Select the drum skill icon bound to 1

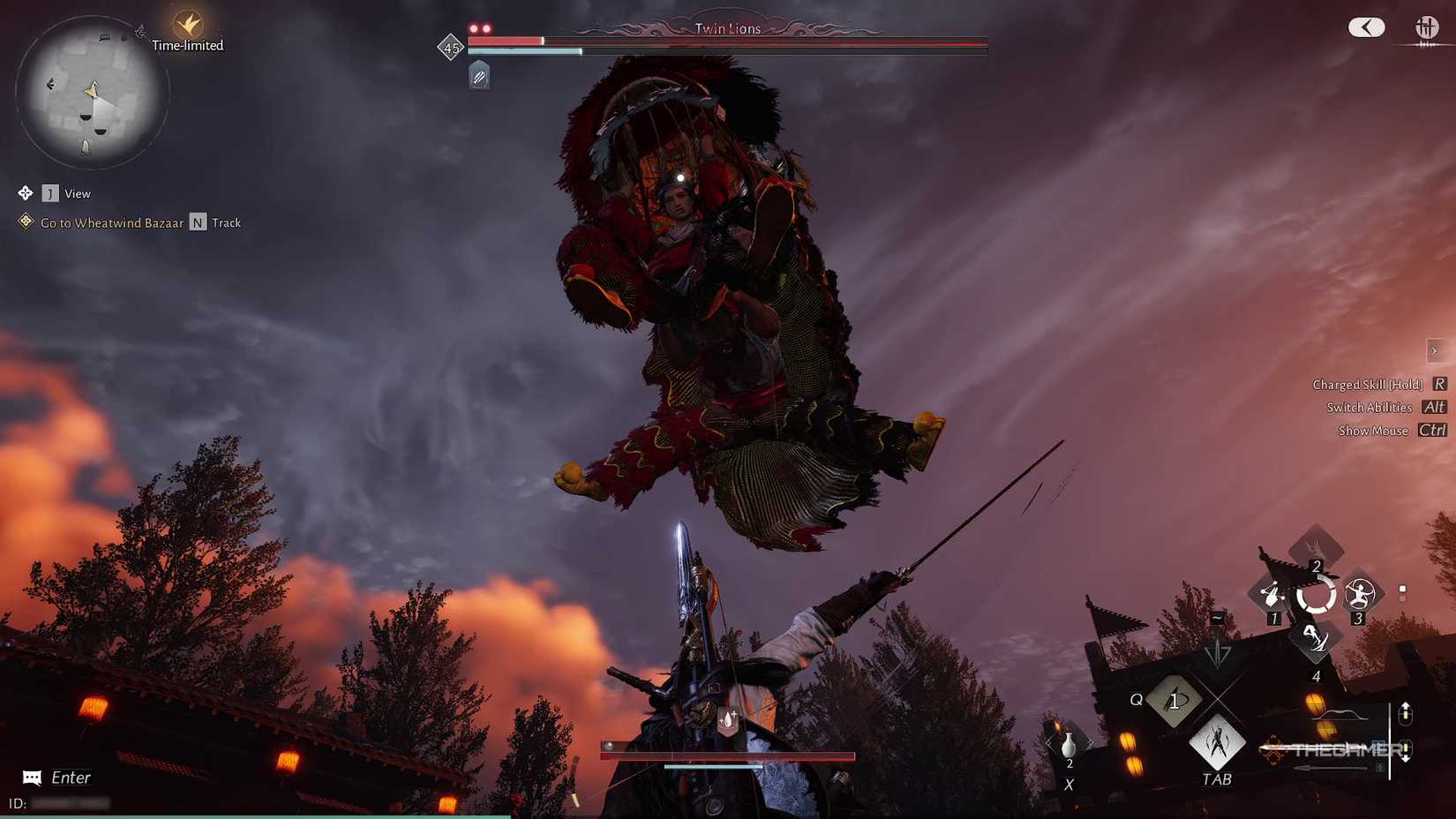coord(1271,591)
